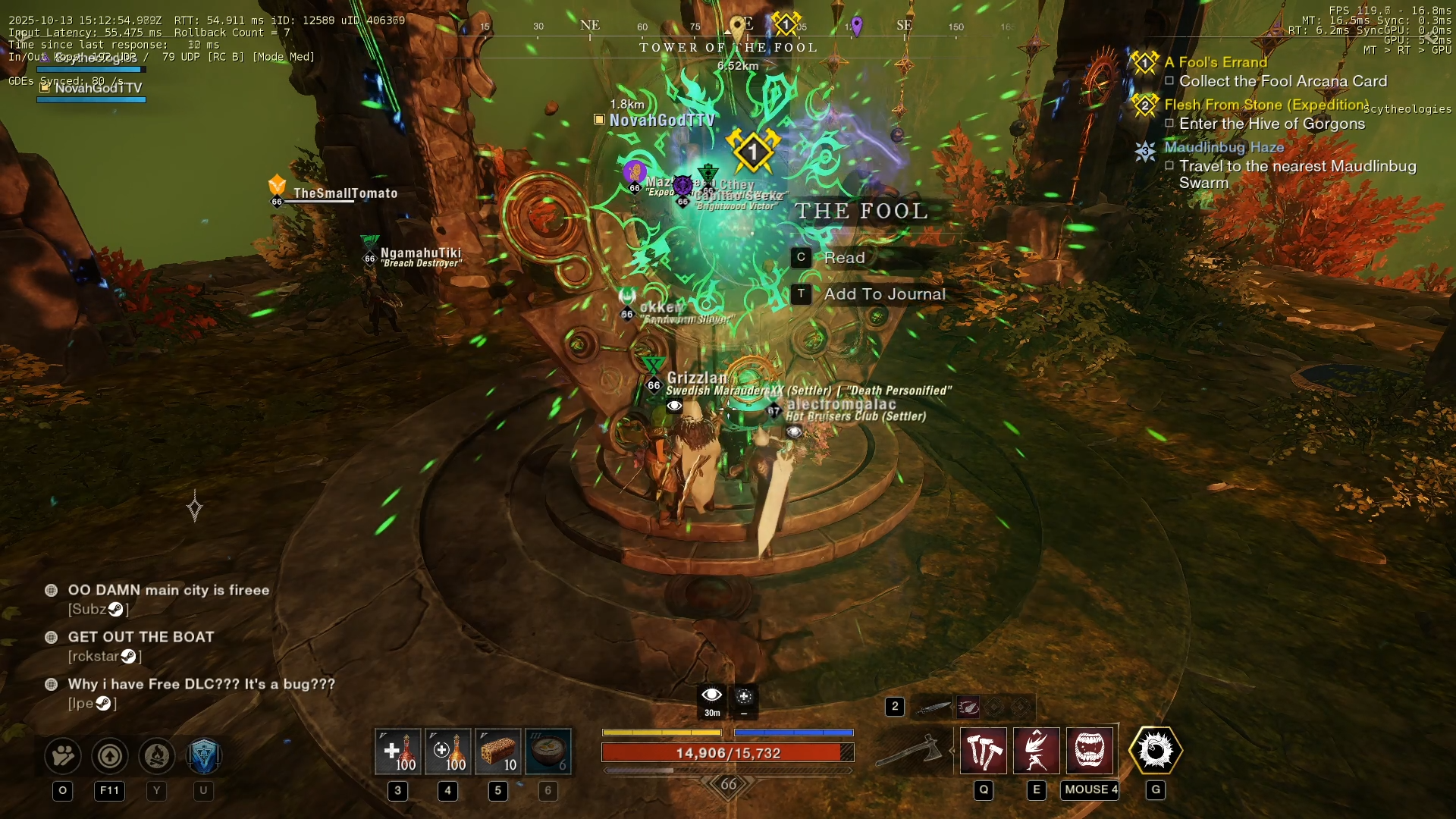Select Flesh From Stone expedition quest
This screenshot has width=1456, height=819.
[1266, 105]
